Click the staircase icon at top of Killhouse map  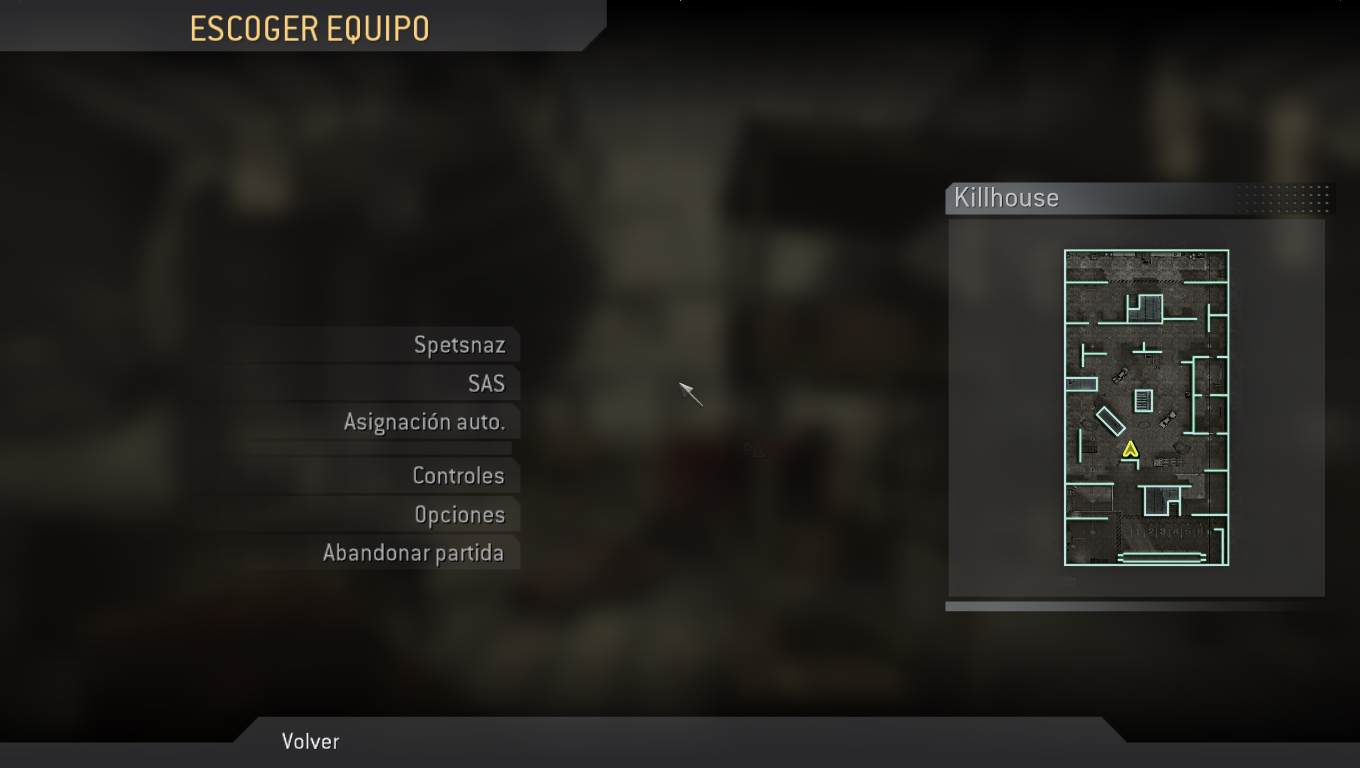1143,307
